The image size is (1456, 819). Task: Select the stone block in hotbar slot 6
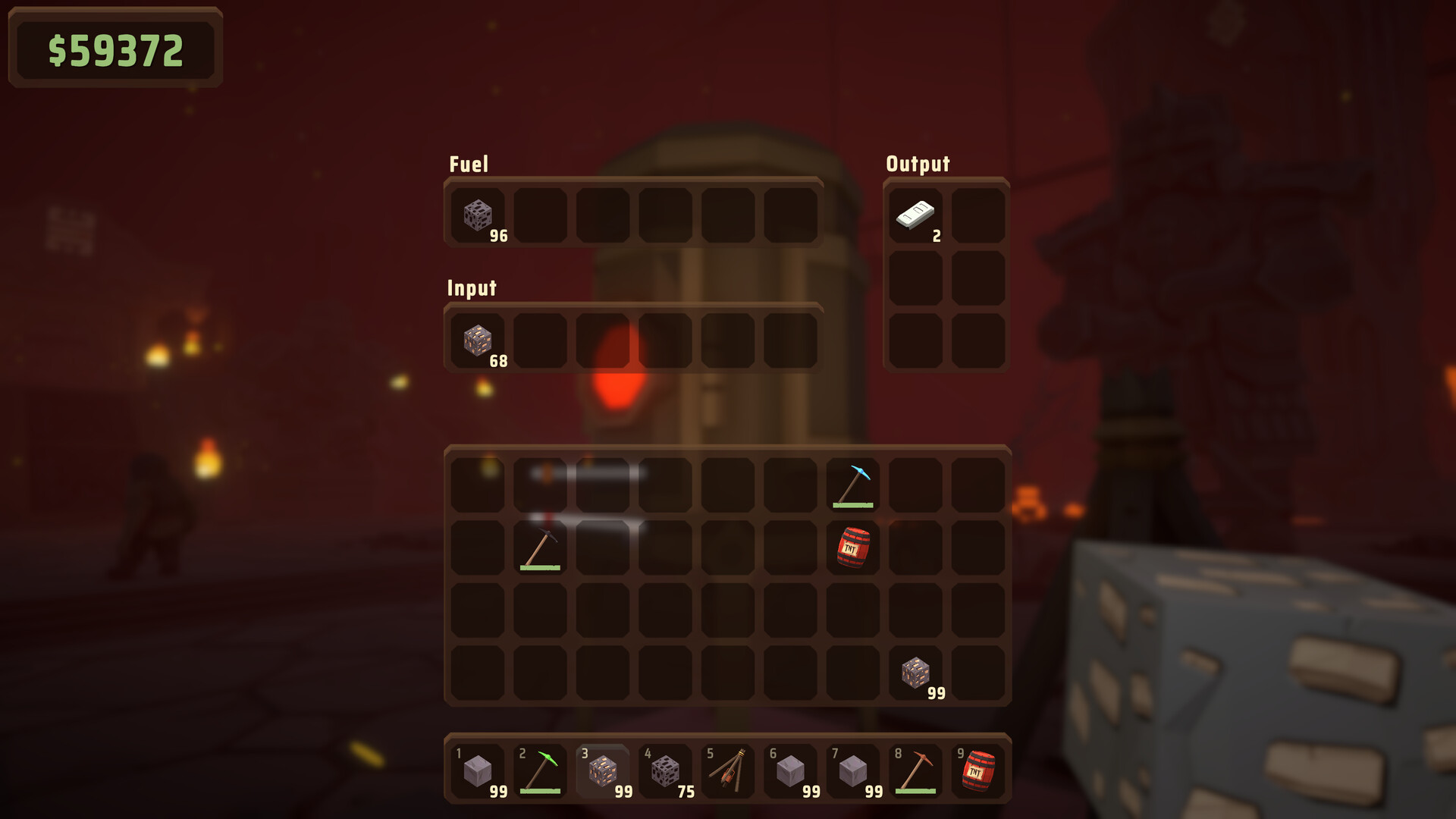coord(791,770)
